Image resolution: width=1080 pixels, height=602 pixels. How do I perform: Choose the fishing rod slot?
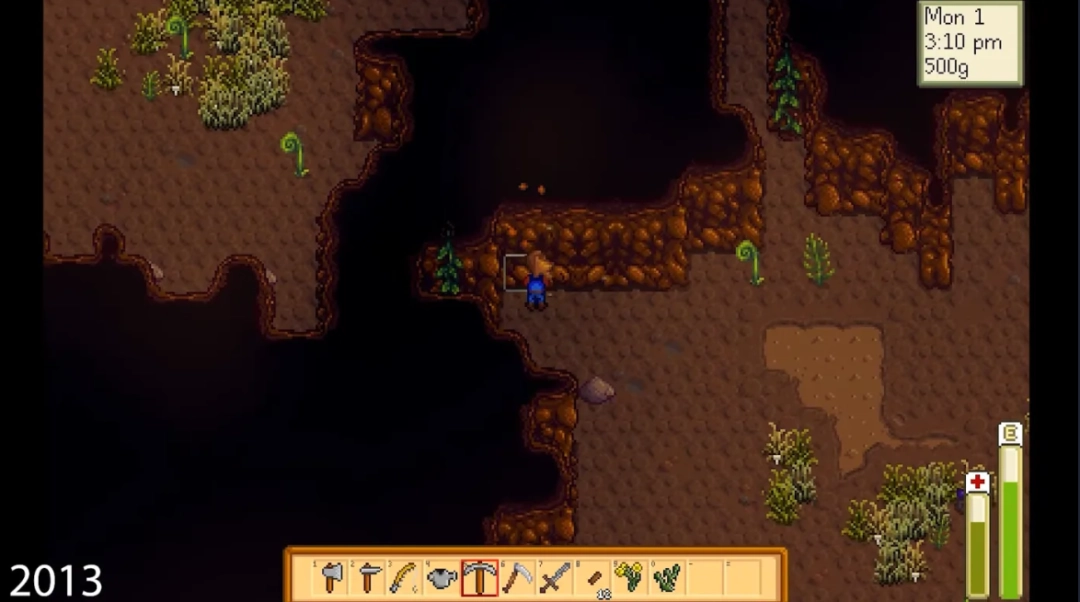click(x=406, y=577)
